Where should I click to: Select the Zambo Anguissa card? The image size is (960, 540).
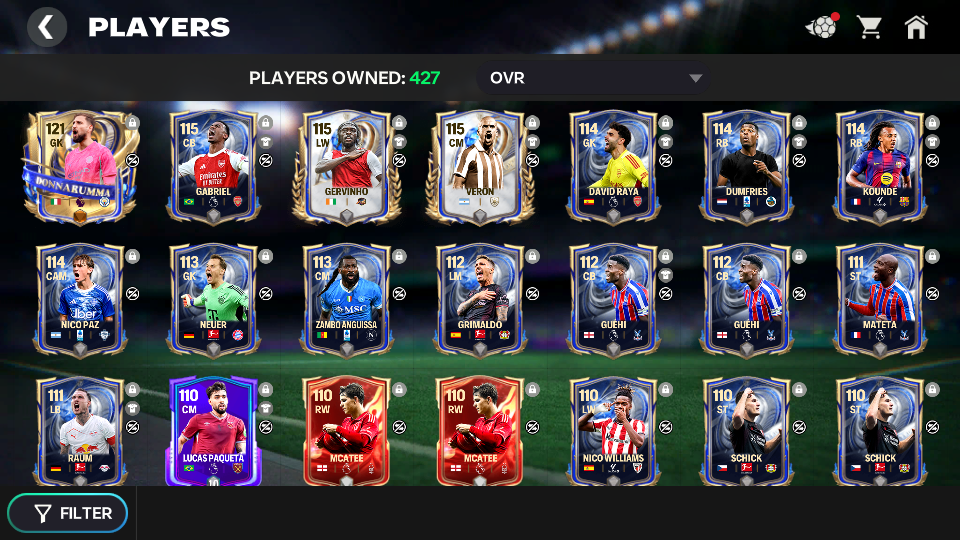click(x=347, y=299)
